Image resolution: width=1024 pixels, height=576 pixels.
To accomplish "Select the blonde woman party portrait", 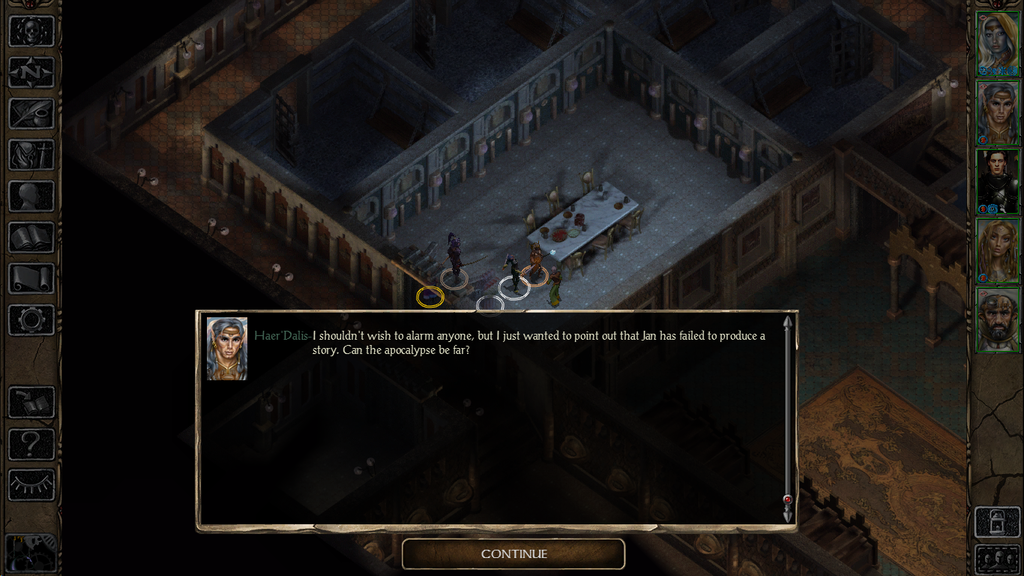I will point(997,249).
